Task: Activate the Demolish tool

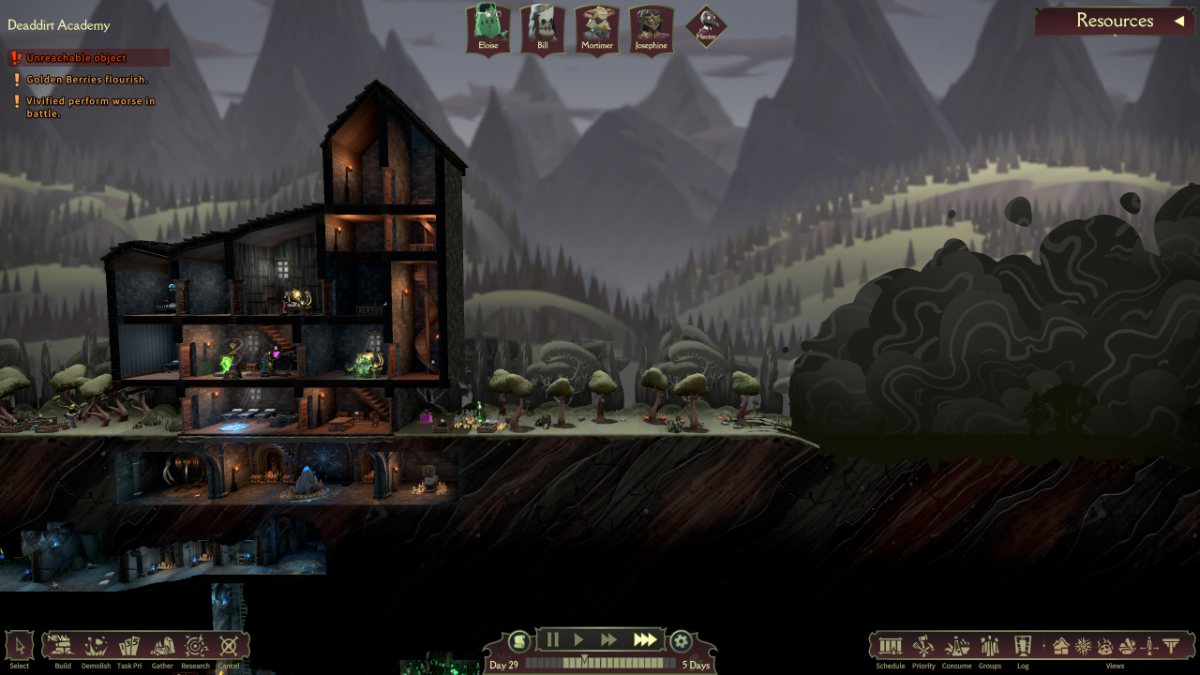Action: (96, 646)
